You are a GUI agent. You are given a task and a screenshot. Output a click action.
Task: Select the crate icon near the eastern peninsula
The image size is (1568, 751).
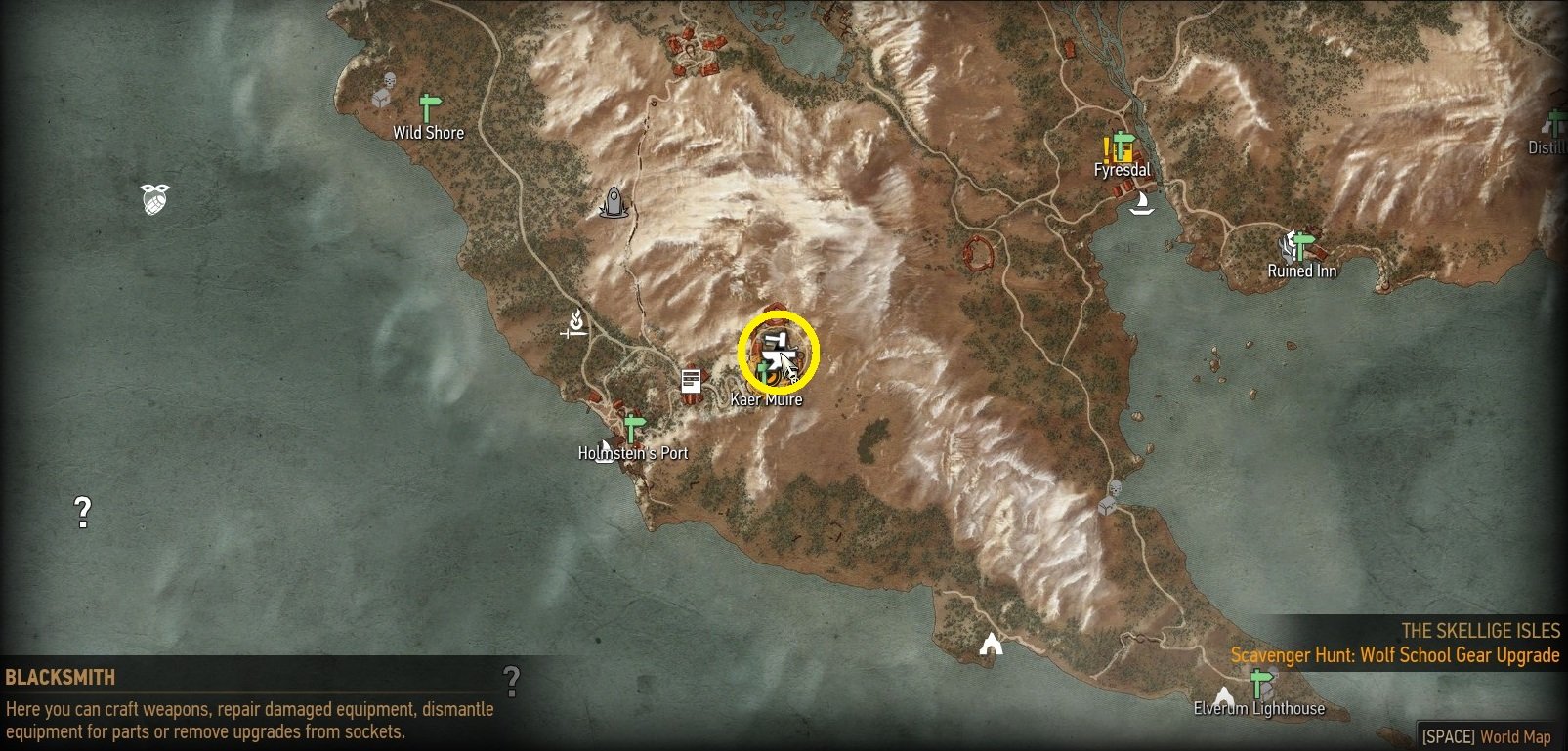[1107, 506]
